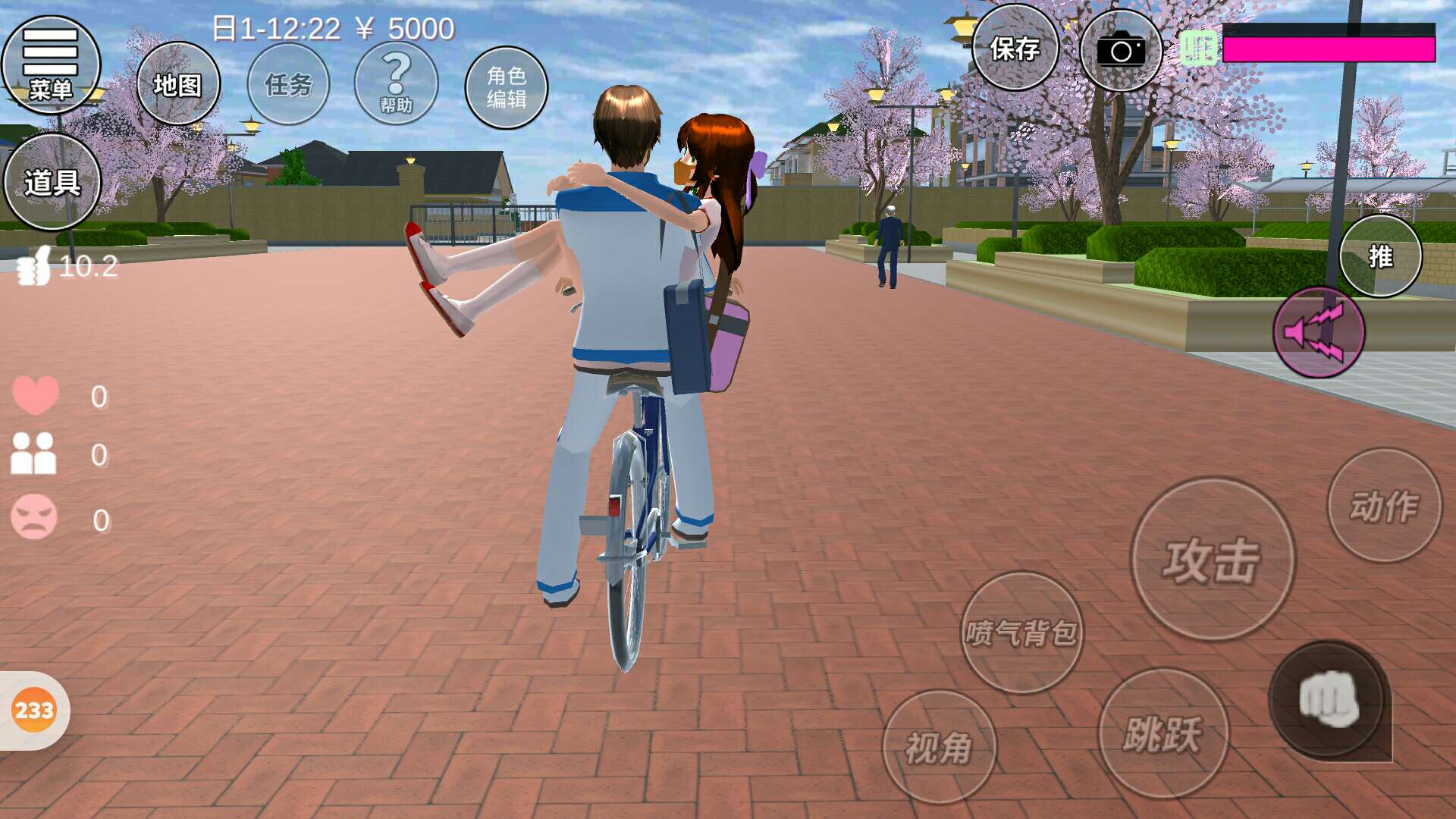Switch camera with 视角 button
This screenshot has width=1456, height=819.
tap(939, 747)
